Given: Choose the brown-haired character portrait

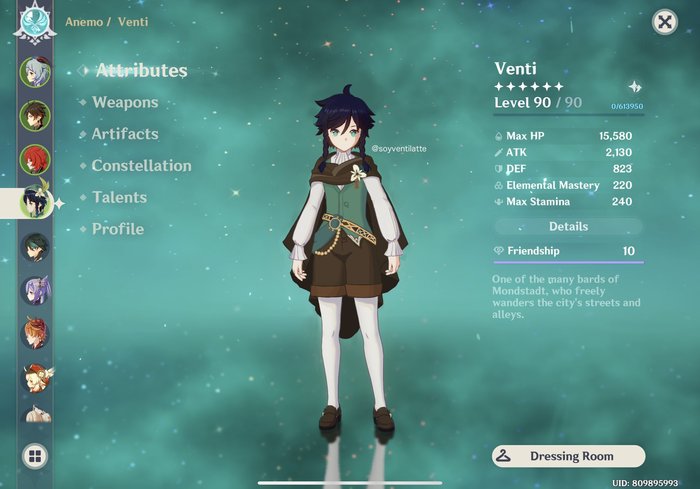Looking at the screenshot, I should tap(34, 115).
